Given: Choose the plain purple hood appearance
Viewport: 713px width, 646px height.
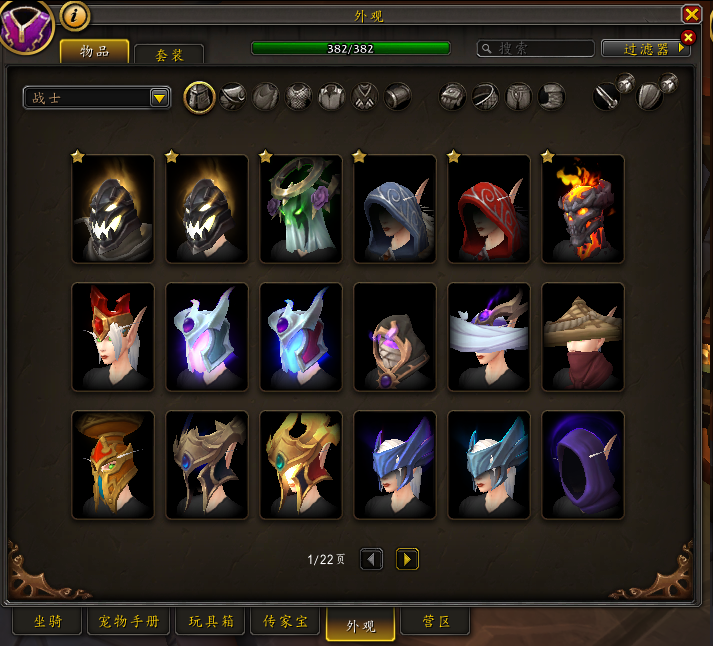Looking at the screenshot, I should 583,465.
